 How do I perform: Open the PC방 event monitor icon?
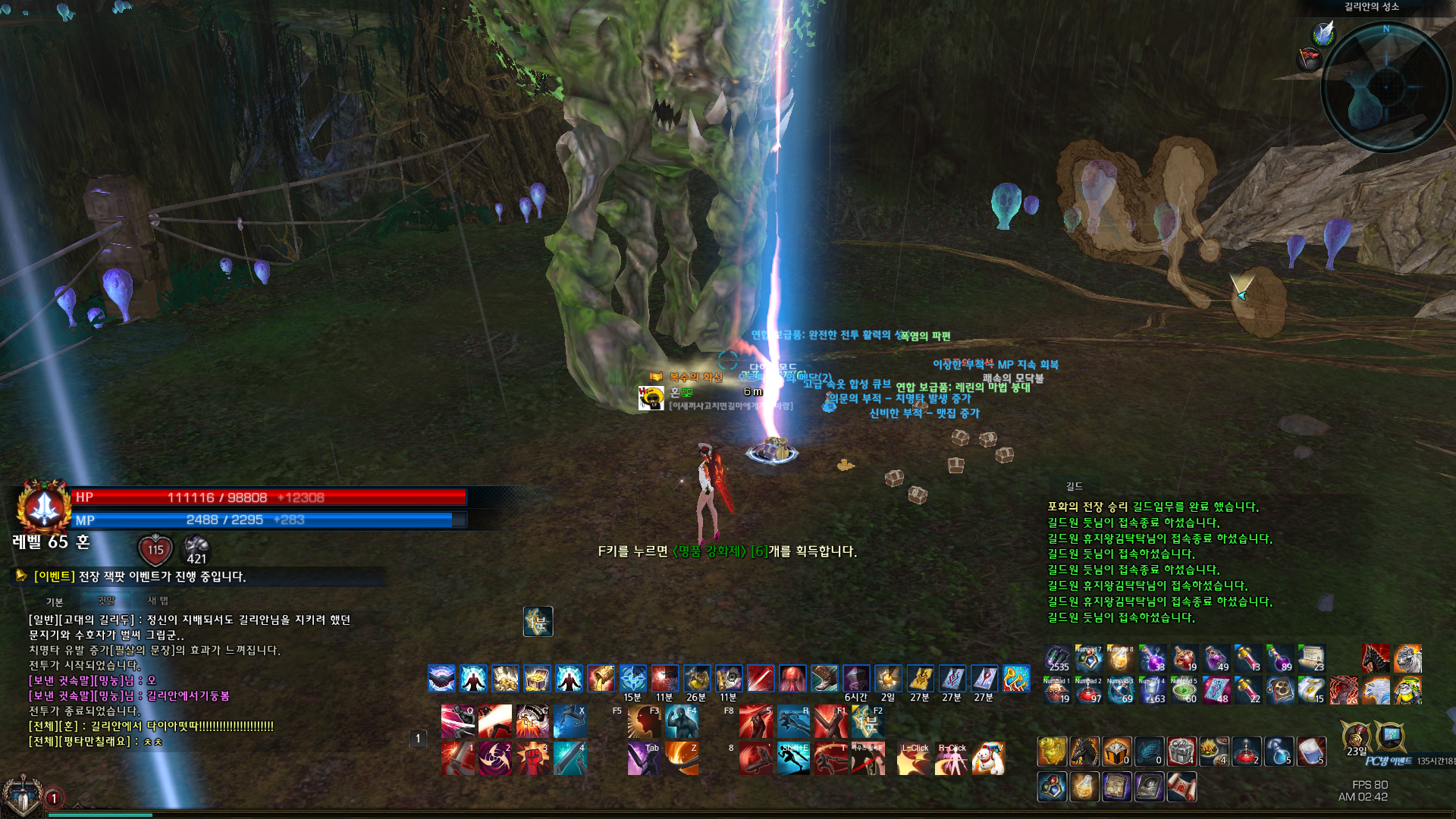(1390, 736)
